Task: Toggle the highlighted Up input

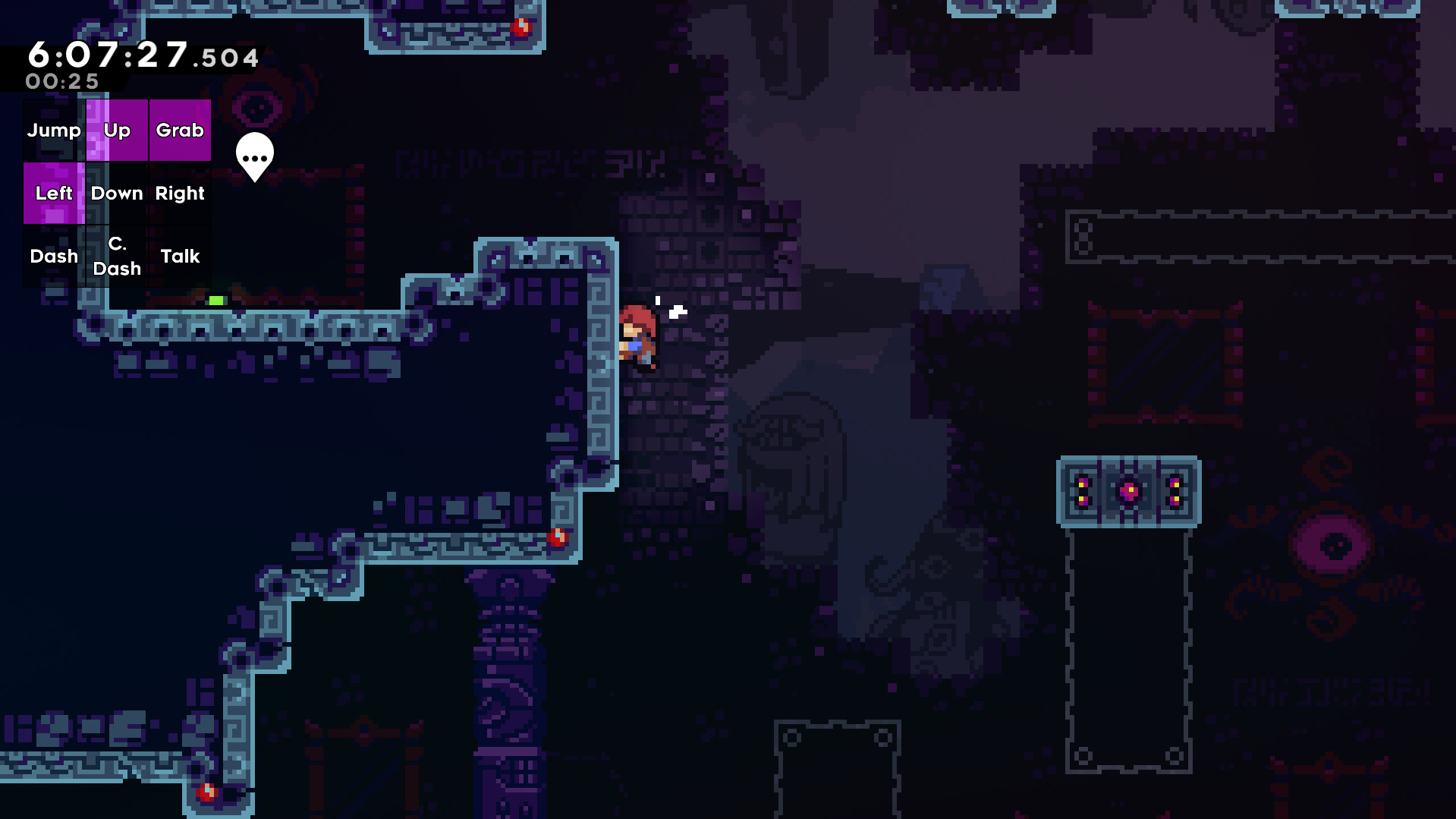Action: 117,130
